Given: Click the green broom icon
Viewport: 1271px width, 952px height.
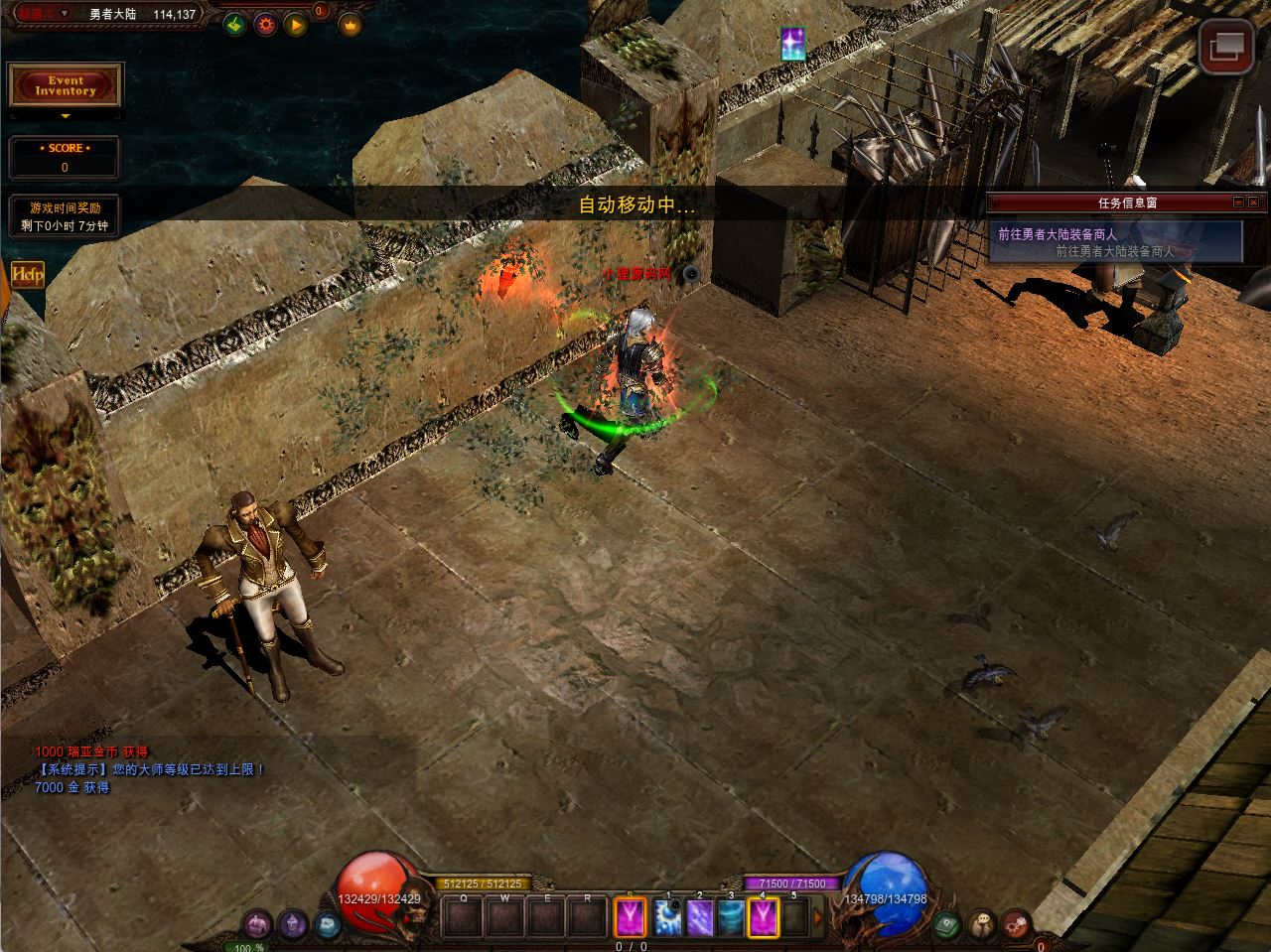Looking at the screenshot, I should [x=234, y=24].
